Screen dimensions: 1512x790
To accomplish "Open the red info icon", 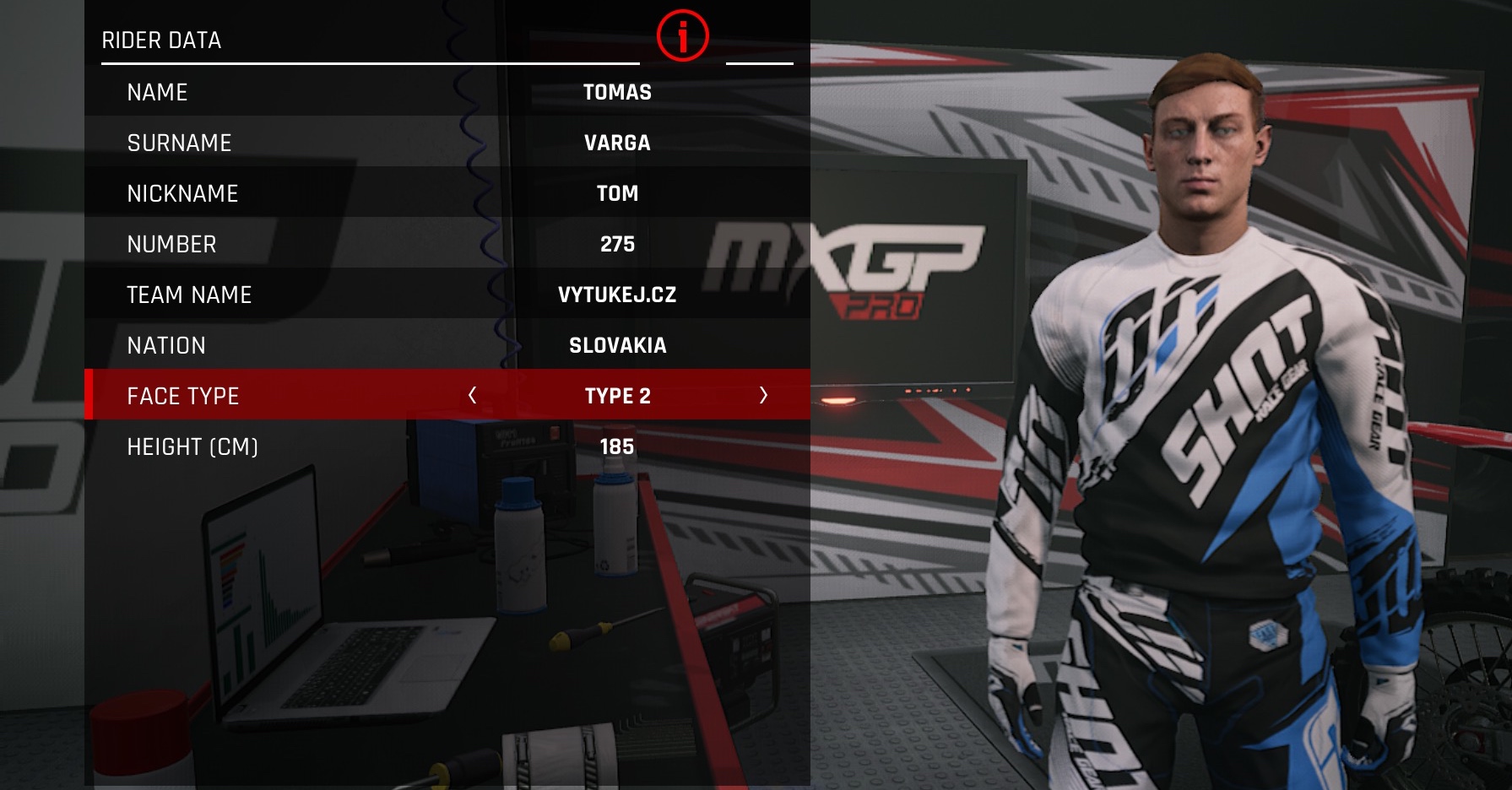I will pyautogui.click(x=682, y=36).
